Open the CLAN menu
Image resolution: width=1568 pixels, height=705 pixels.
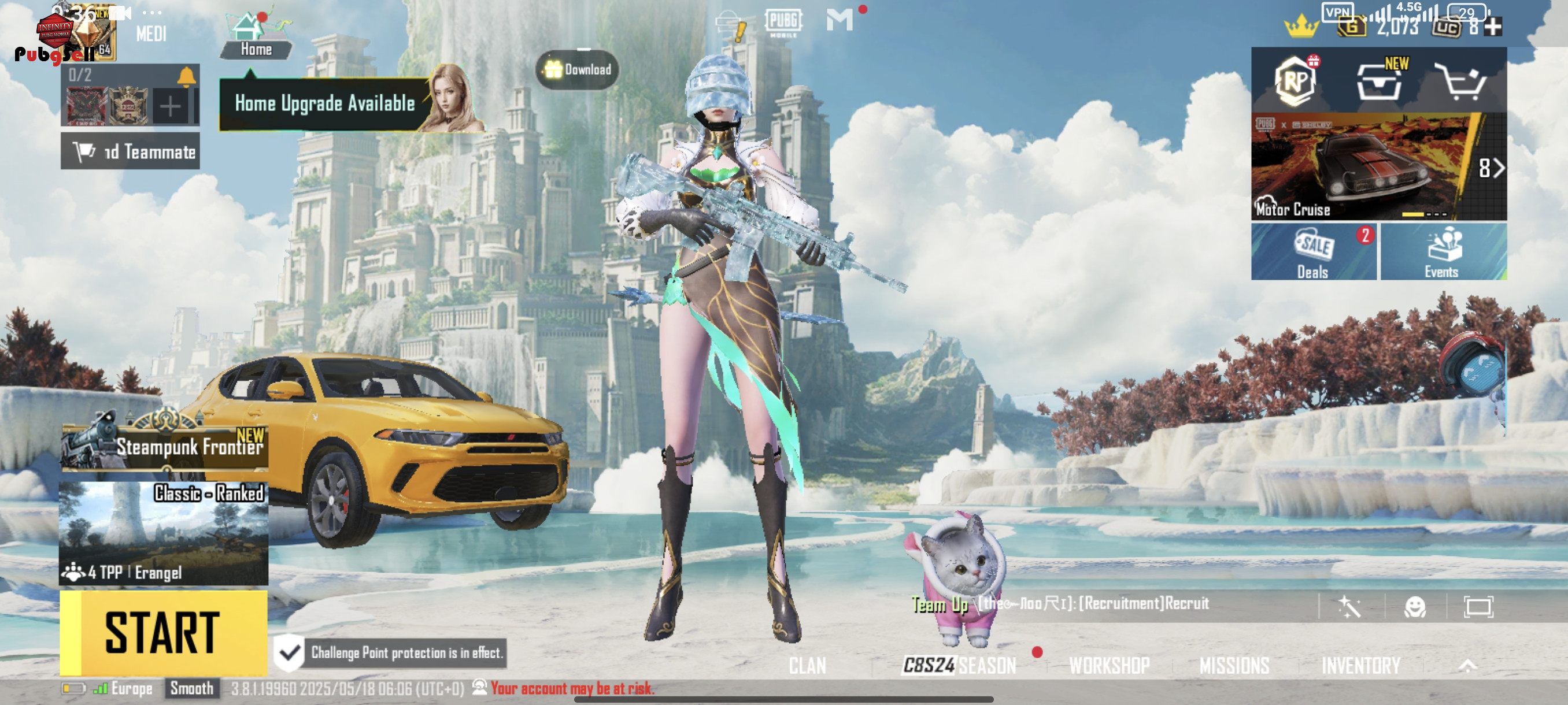click(807, 666)
